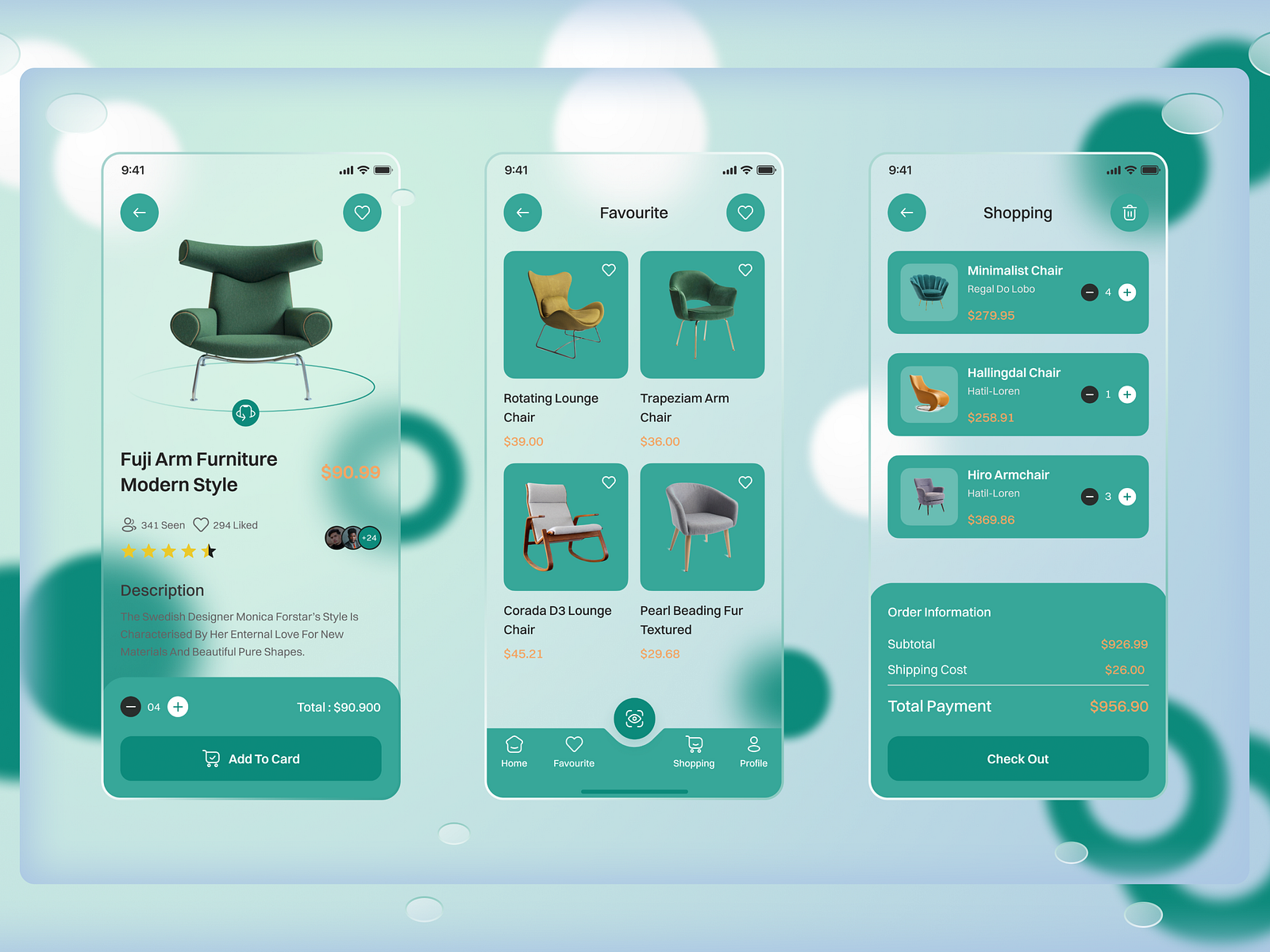The height and width of the screenshot is (952, 1270).
Task: Click the fifth rating star
Action: tap(208, 551)
